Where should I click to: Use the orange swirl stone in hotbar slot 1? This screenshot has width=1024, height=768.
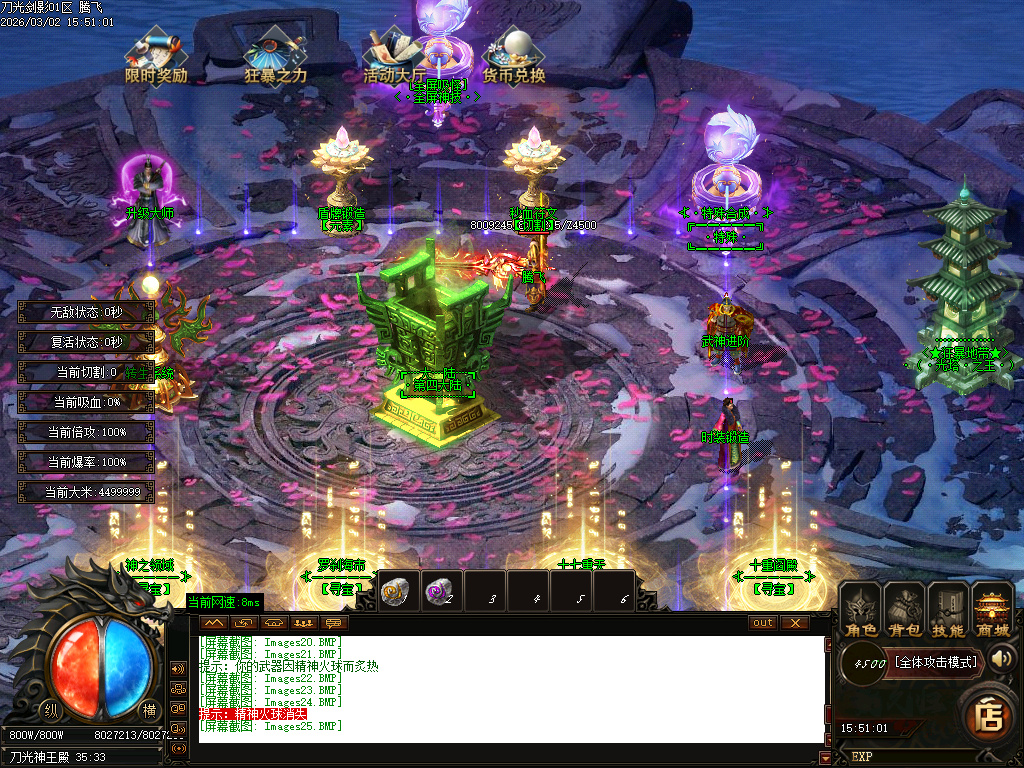396,591
